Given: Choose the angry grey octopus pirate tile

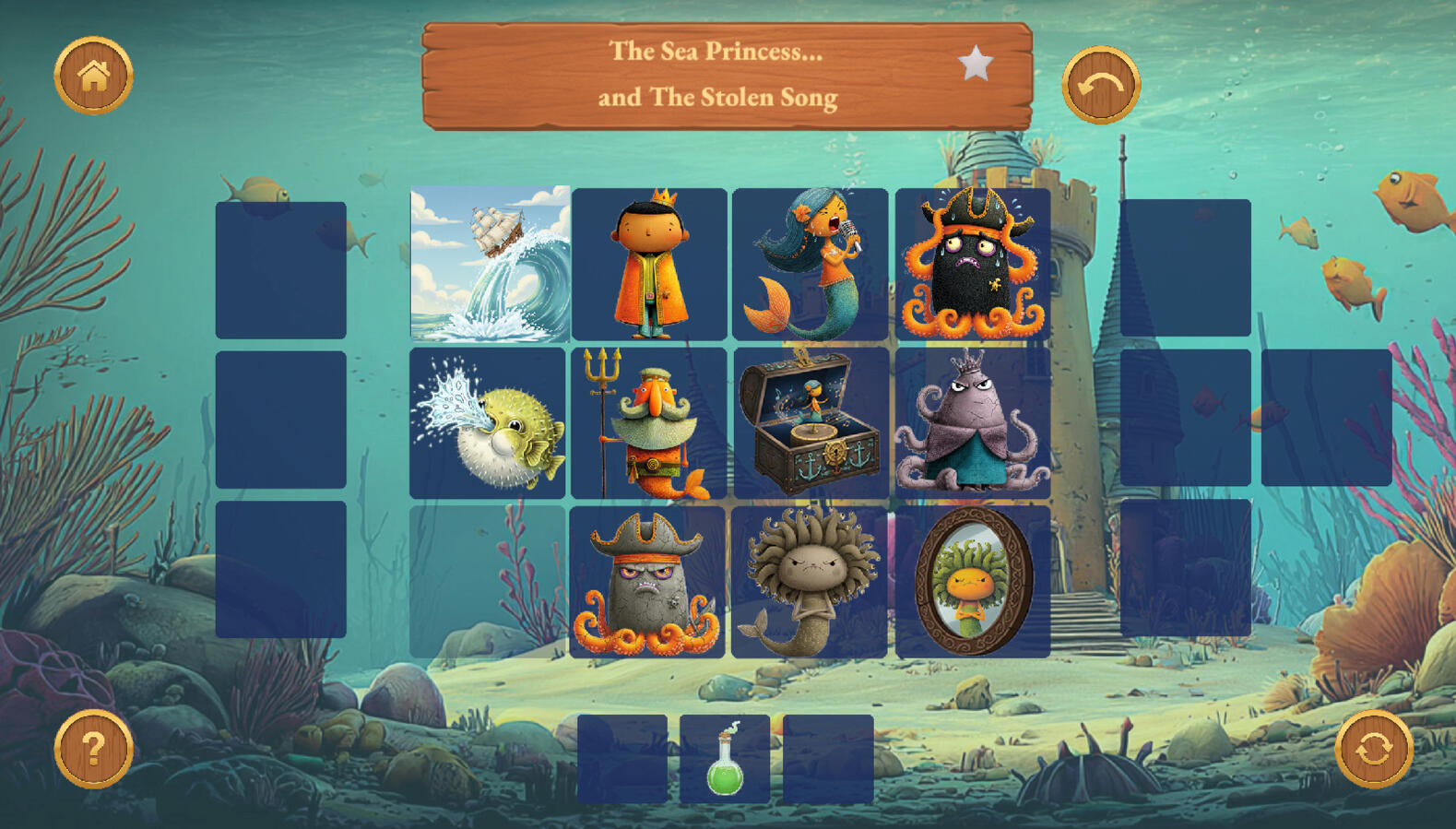Looking at the screenshot, I should click(647, 582).
